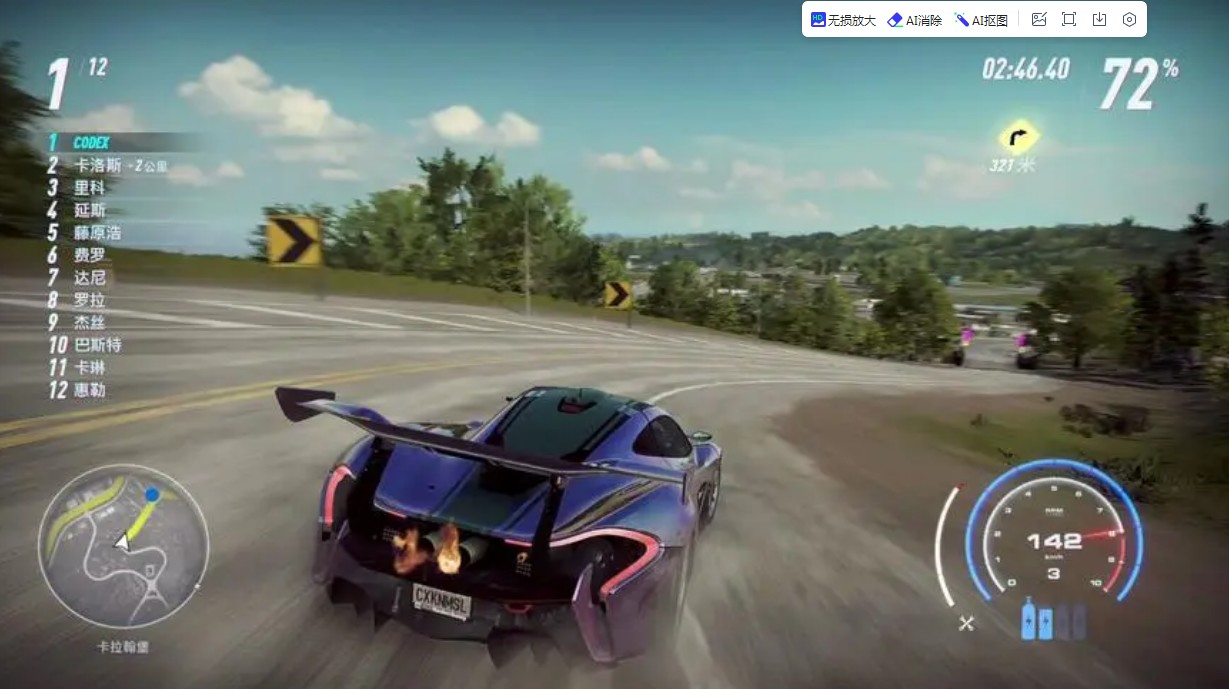This screenshot has width=1229, height=689.
Task: Select 藤原浩 in the standings list
Action: (x=97, y=233)
